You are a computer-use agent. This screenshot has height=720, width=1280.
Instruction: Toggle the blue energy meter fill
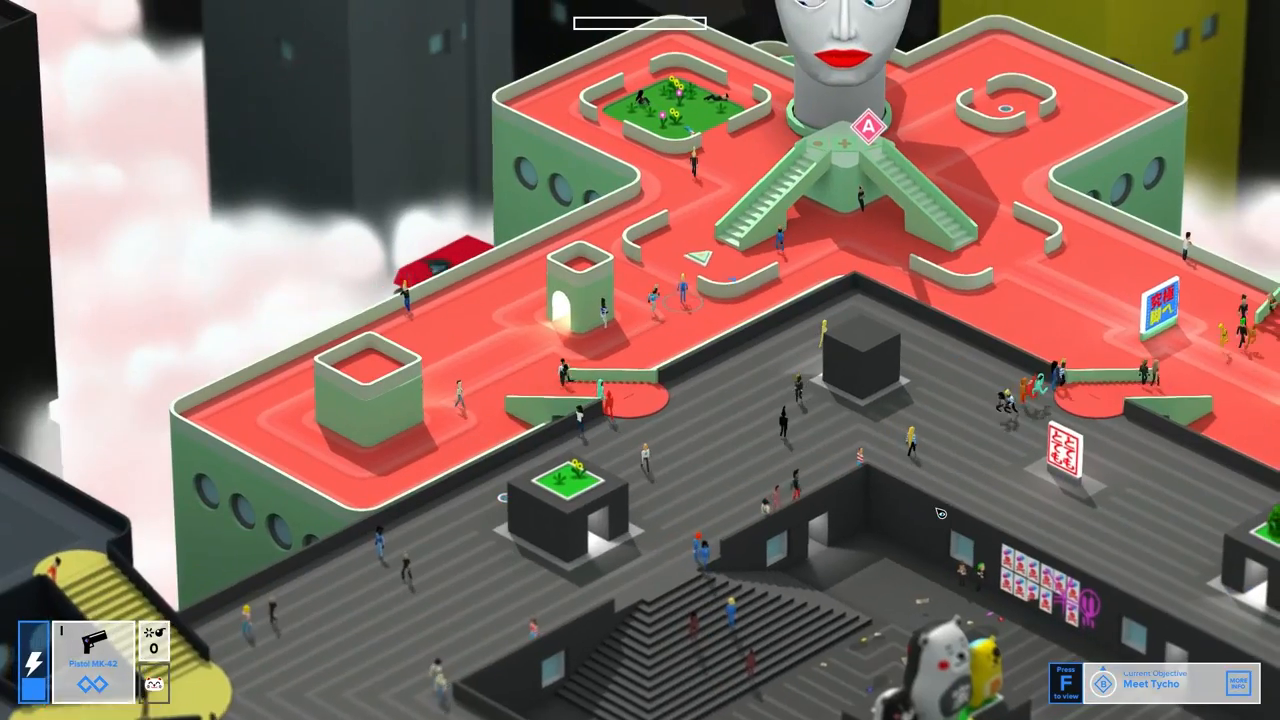point(33,690)
